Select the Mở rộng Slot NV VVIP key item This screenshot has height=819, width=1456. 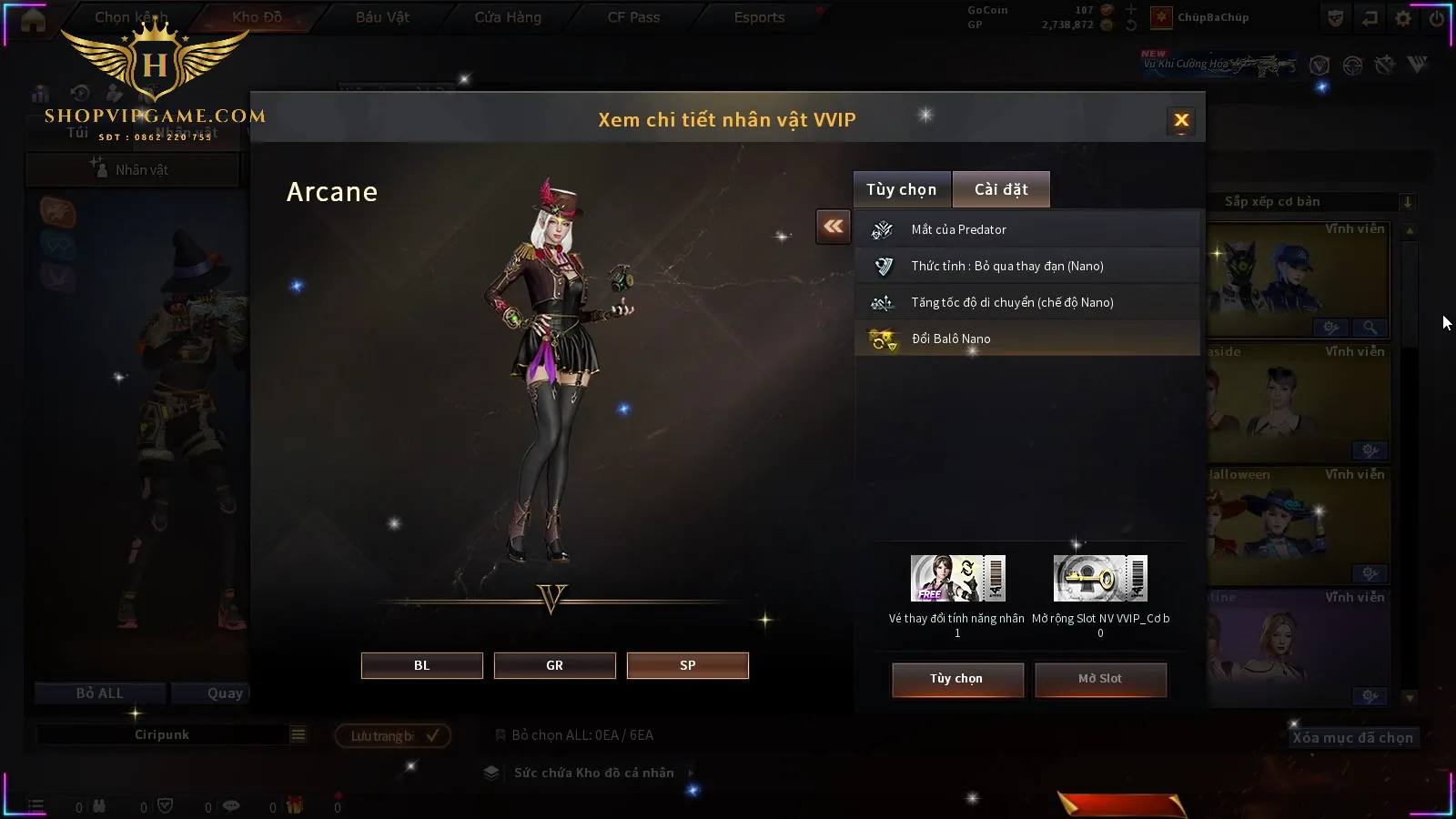[1100, 579]
